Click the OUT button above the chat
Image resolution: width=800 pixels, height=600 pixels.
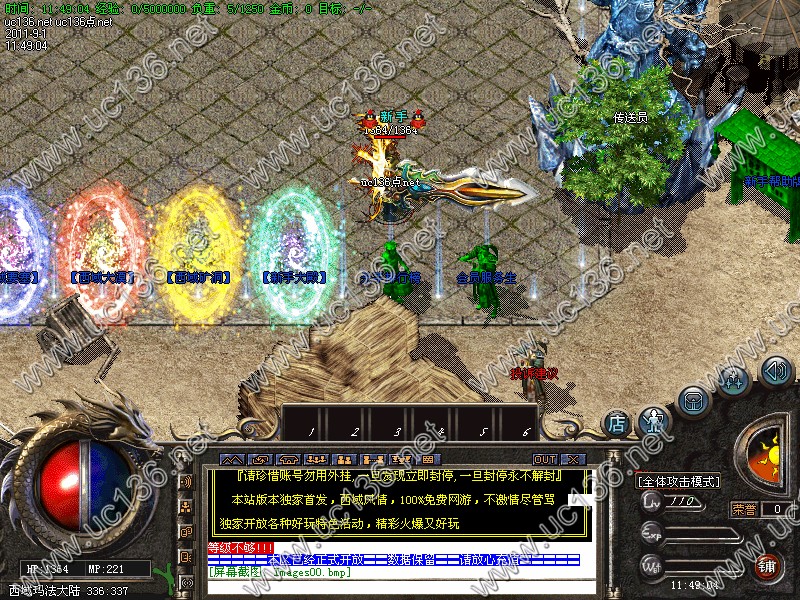coord(547,459)
